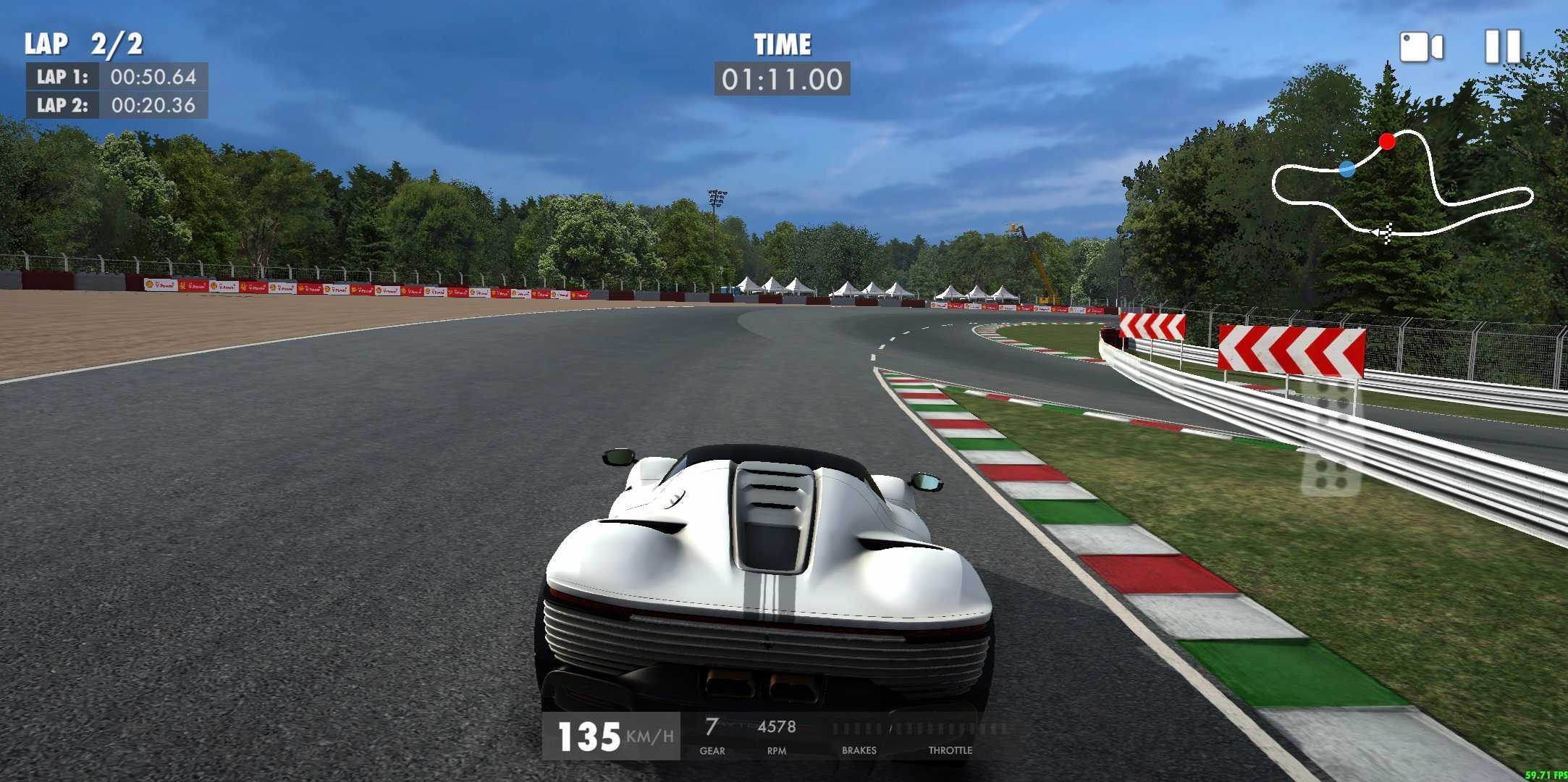The image size is (1568, 782).
Task: Select the red car marker on the minimap
Action: tap(1388, 142)
